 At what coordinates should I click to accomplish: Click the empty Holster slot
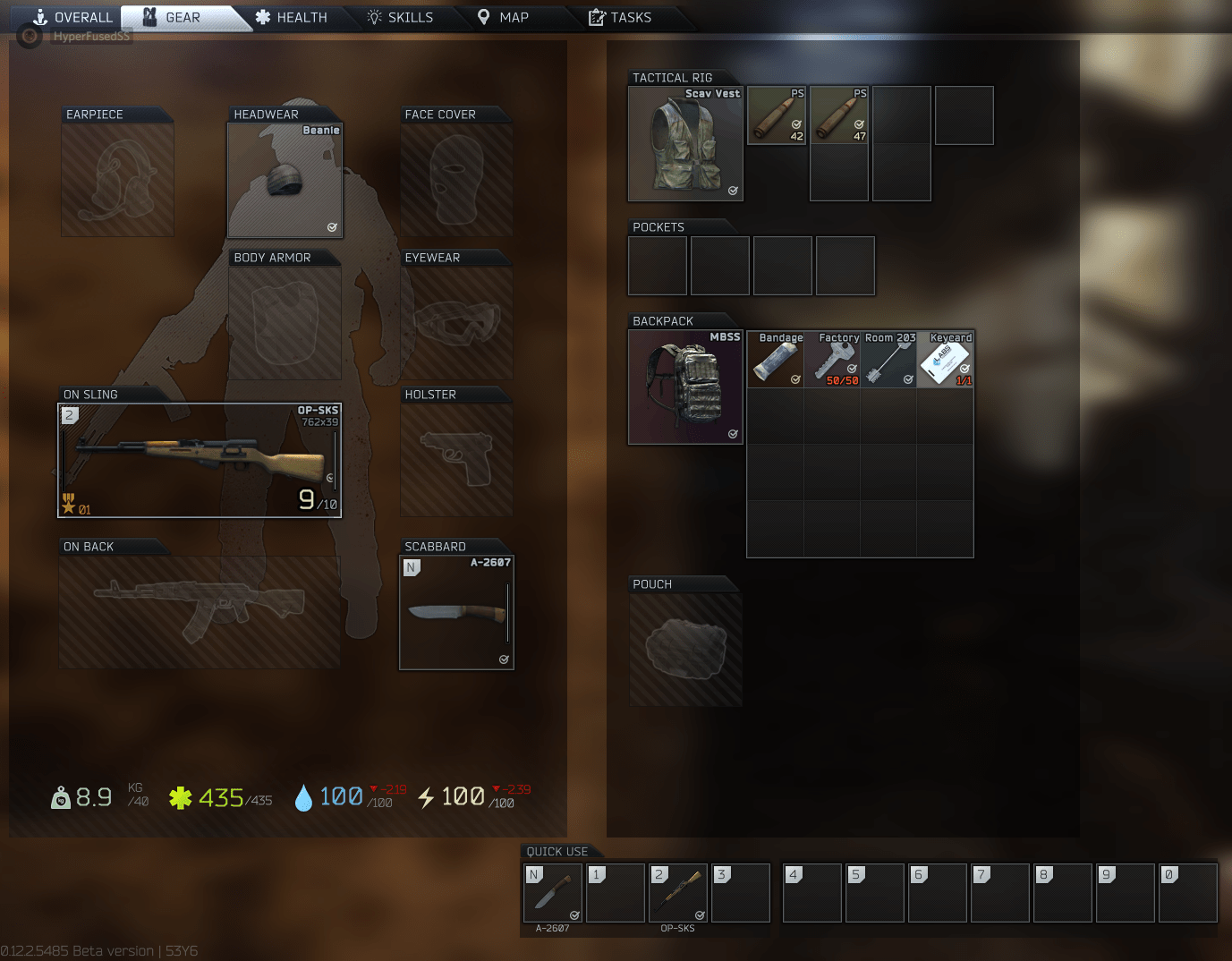click(456, 458)
